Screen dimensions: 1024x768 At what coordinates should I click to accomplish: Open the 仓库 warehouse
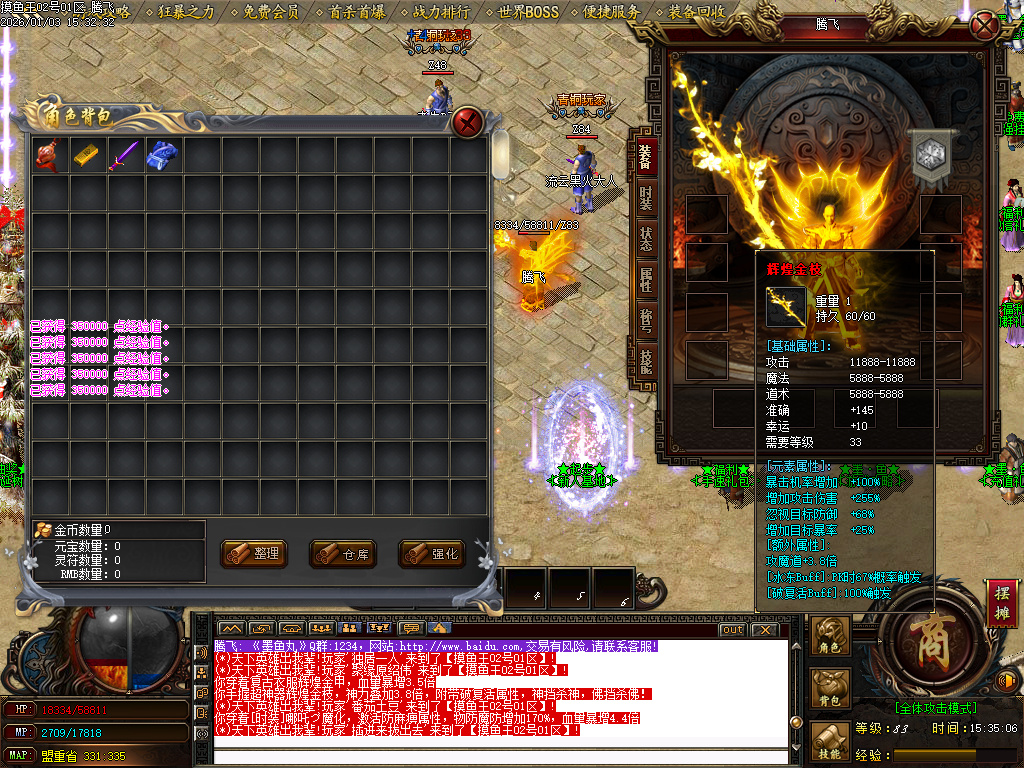click(343, 553)
